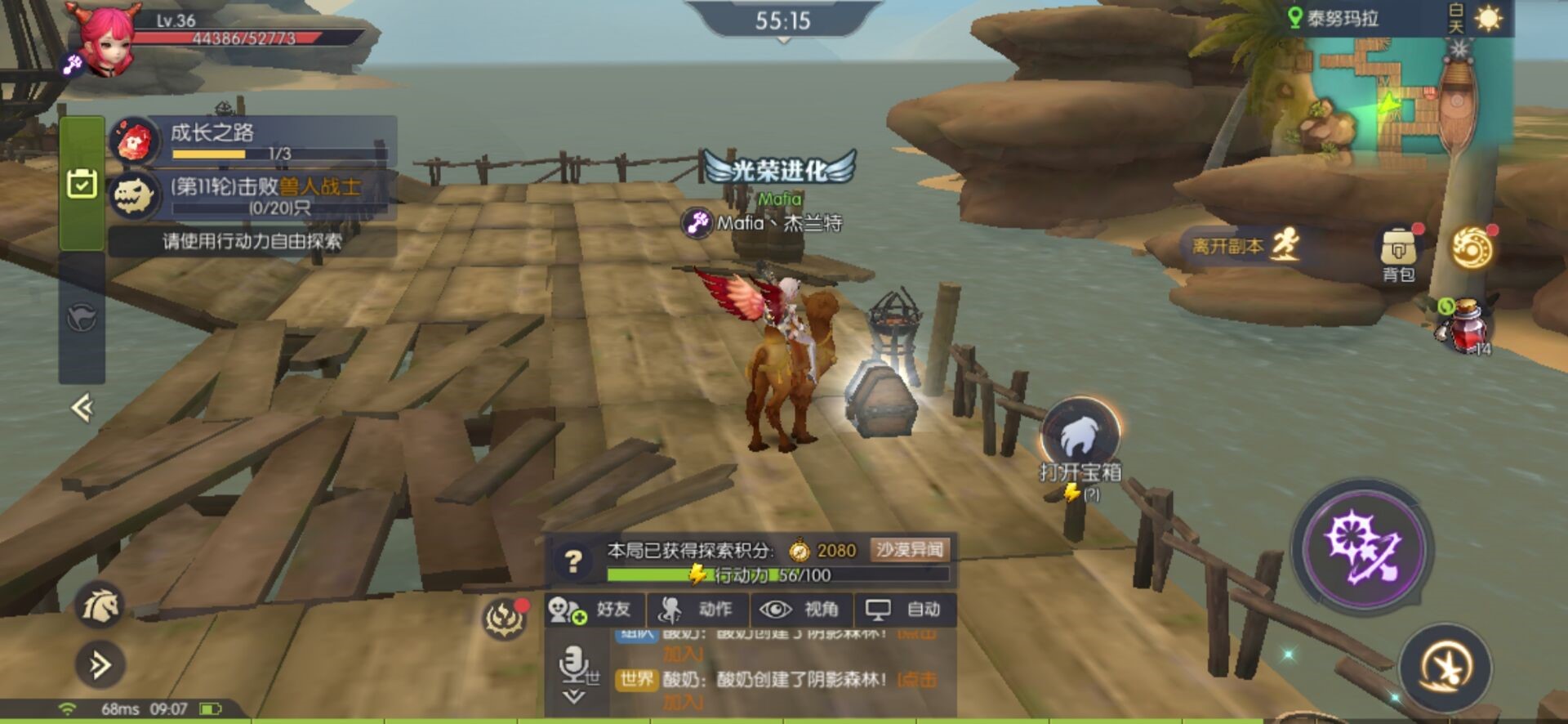Show help with the question mark button
This screenshot has width=1568, height=724.
point(573,561)
